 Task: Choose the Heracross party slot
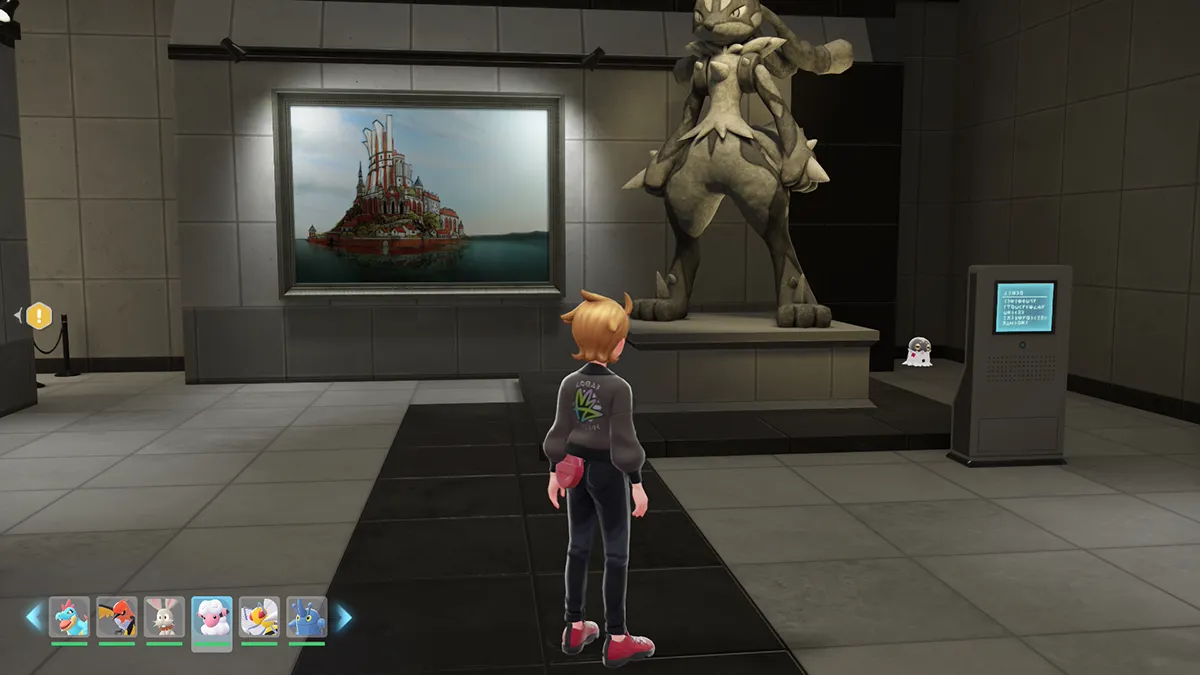[x=306, y=617]
